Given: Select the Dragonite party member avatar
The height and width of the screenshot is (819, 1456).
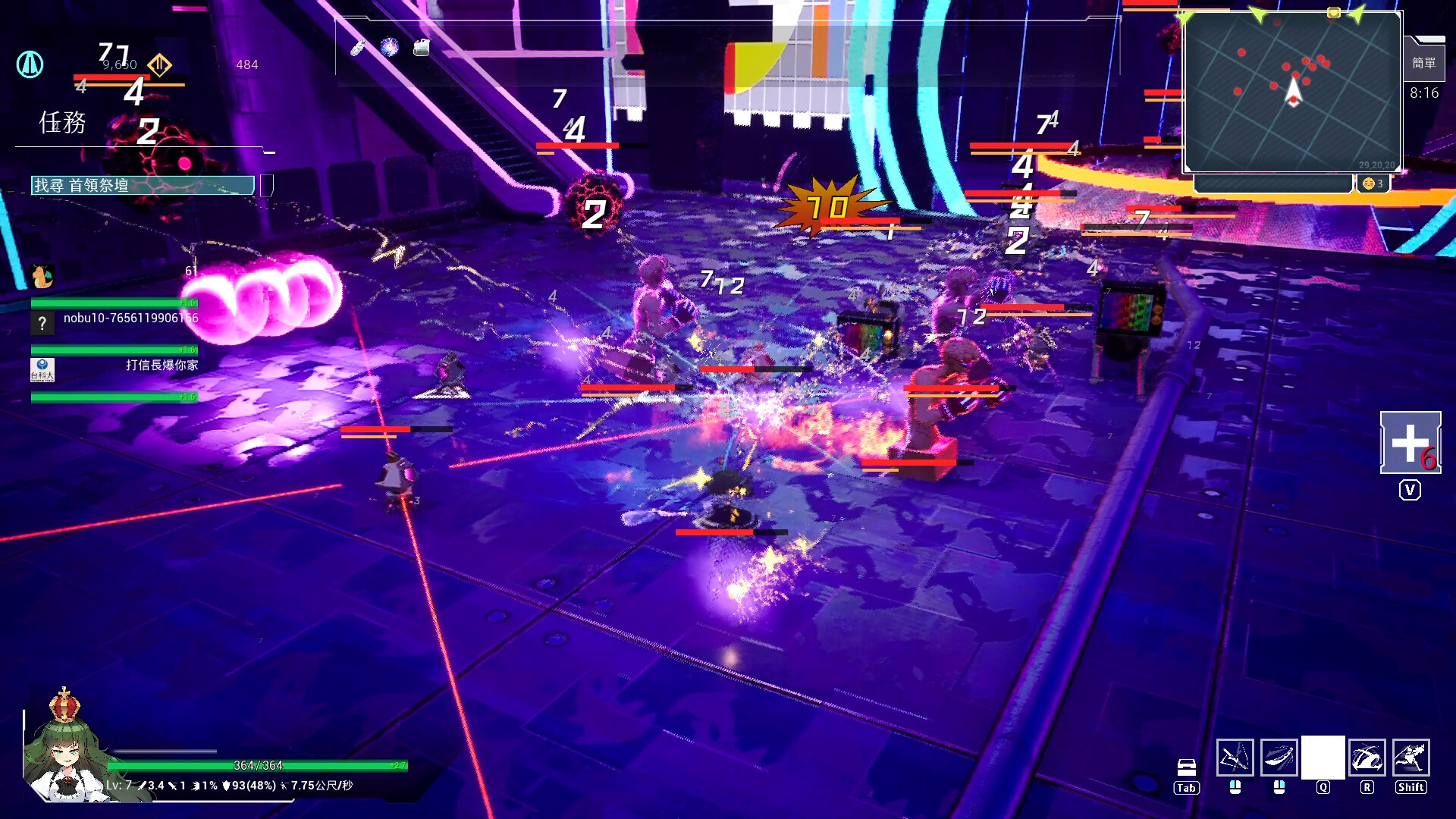Looking at the screenshot, I should coord(42,277).
